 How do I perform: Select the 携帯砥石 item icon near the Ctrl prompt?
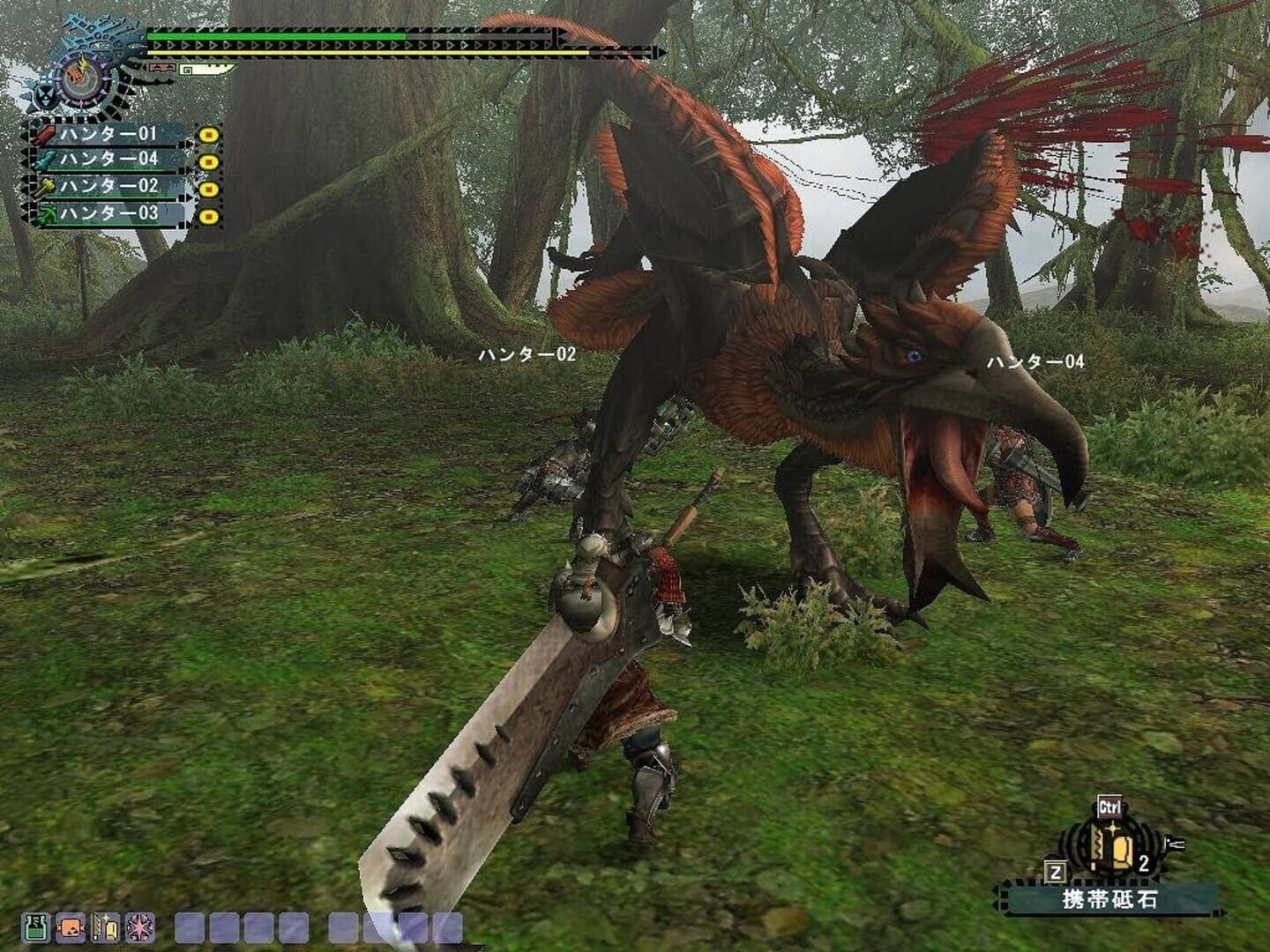click(1111, 846)
